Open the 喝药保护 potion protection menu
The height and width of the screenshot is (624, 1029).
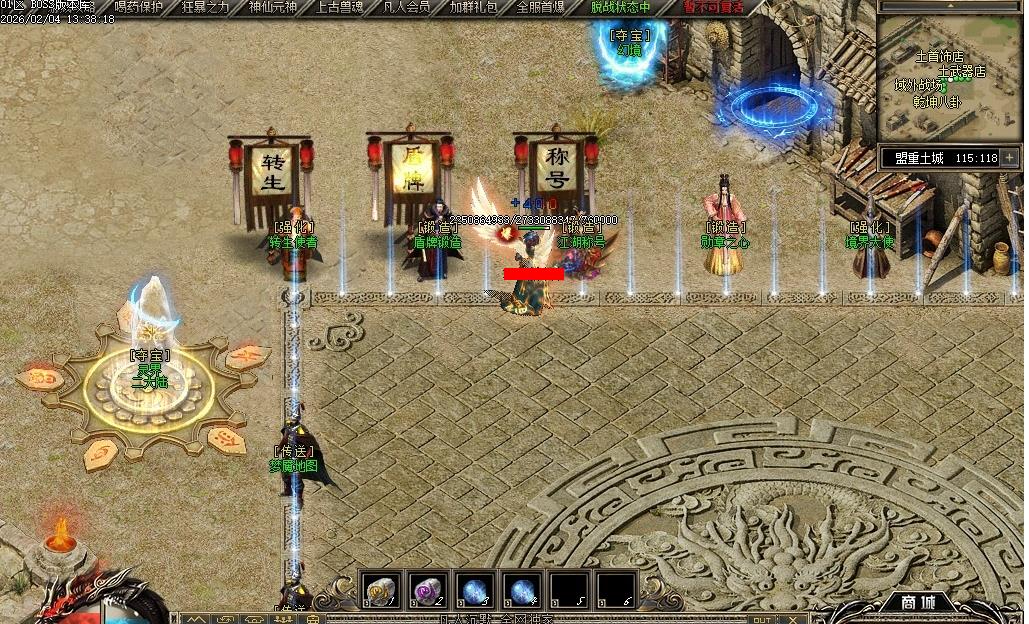(x=139, y=7)
